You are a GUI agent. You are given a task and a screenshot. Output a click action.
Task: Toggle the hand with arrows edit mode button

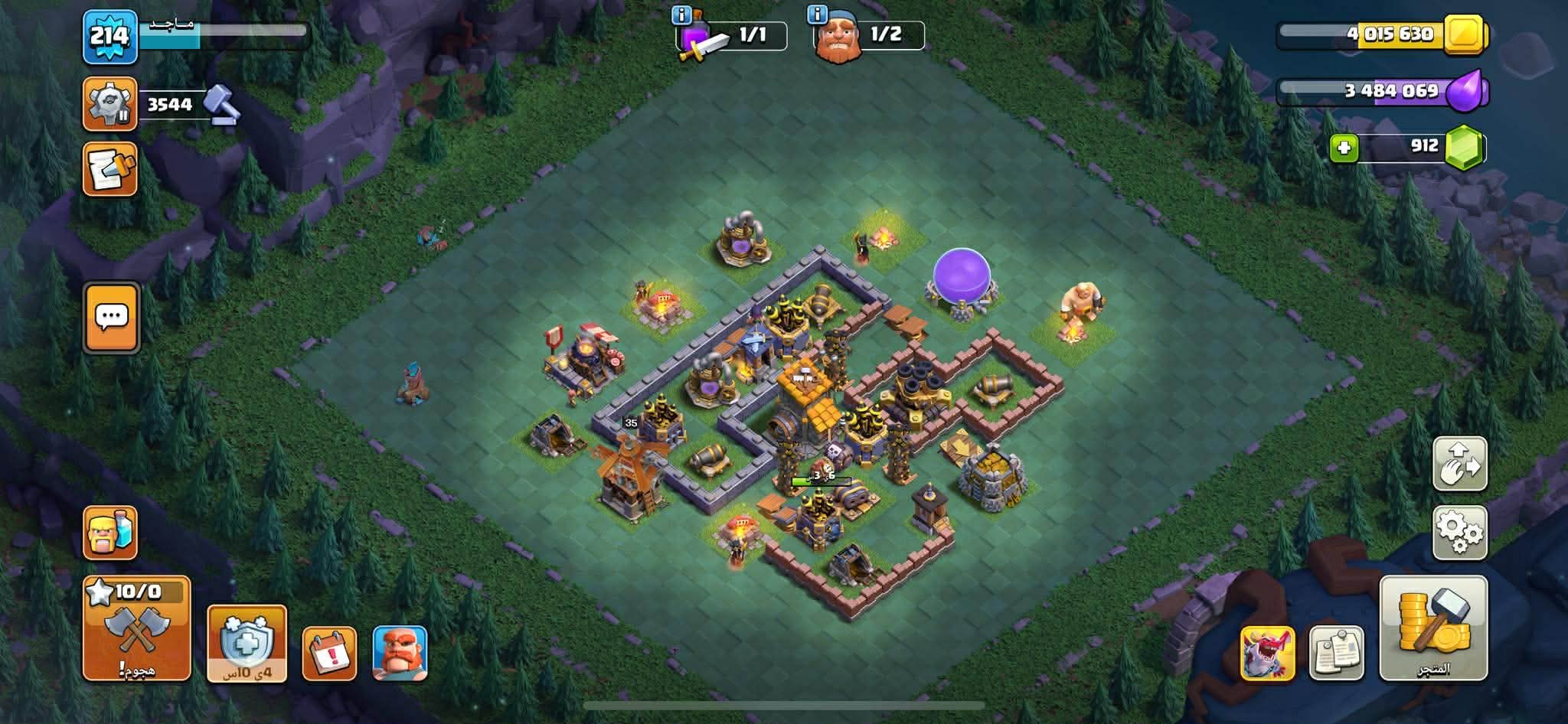[x=1459, y=464]
